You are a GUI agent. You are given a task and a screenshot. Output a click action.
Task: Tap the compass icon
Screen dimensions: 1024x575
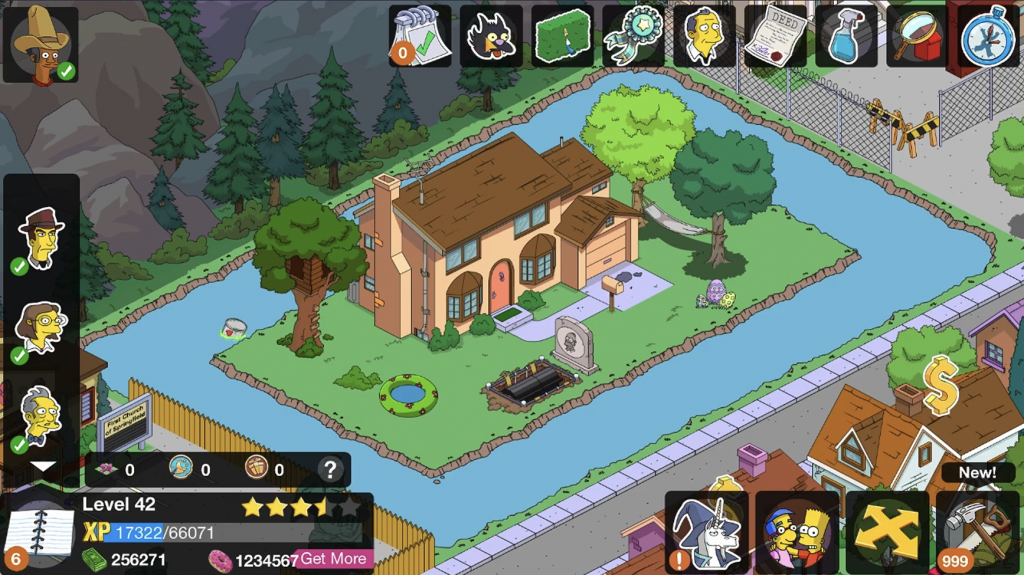(x=988, y=37)
